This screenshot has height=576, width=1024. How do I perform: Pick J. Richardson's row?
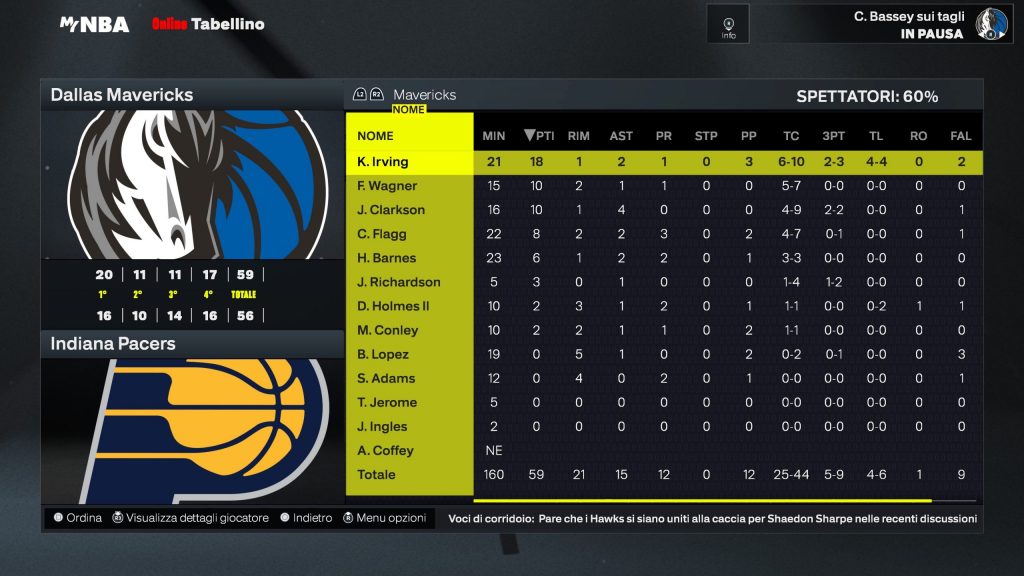399,282
